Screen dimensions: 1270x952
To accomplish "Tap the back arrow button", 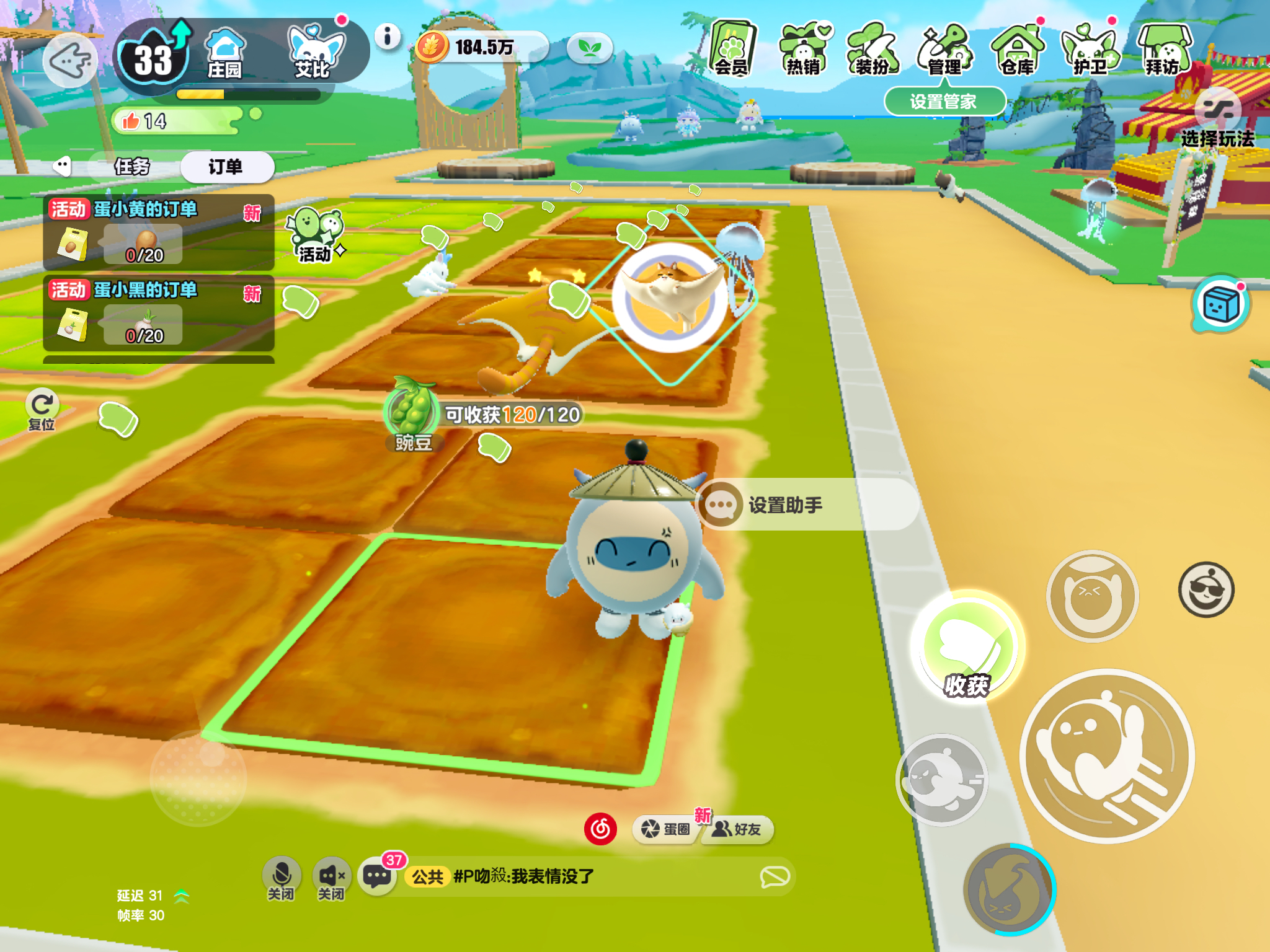I will click(71, 60).
